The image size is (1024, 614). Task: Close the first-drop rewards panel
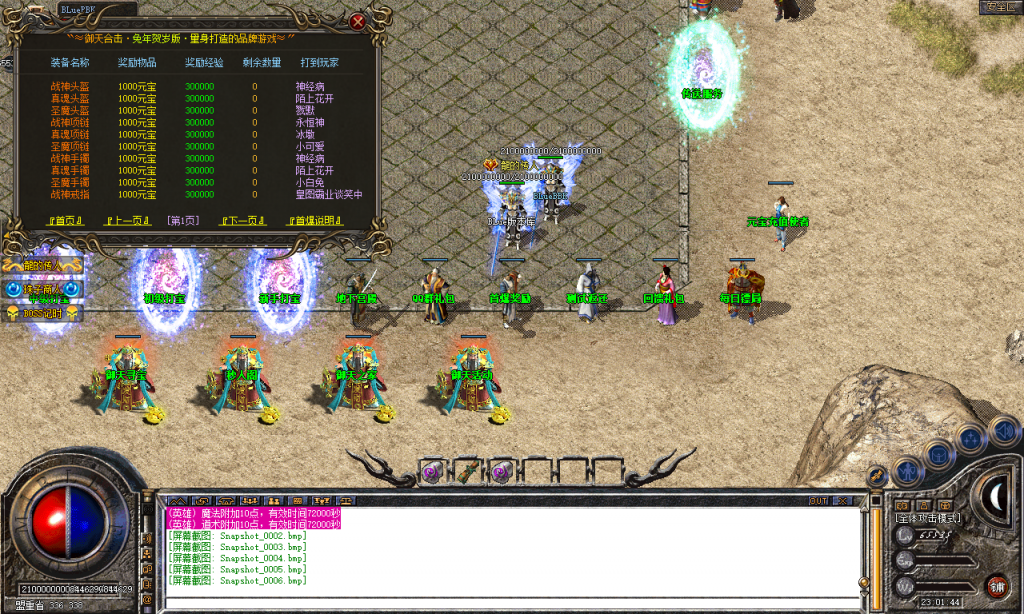[357, 20]
